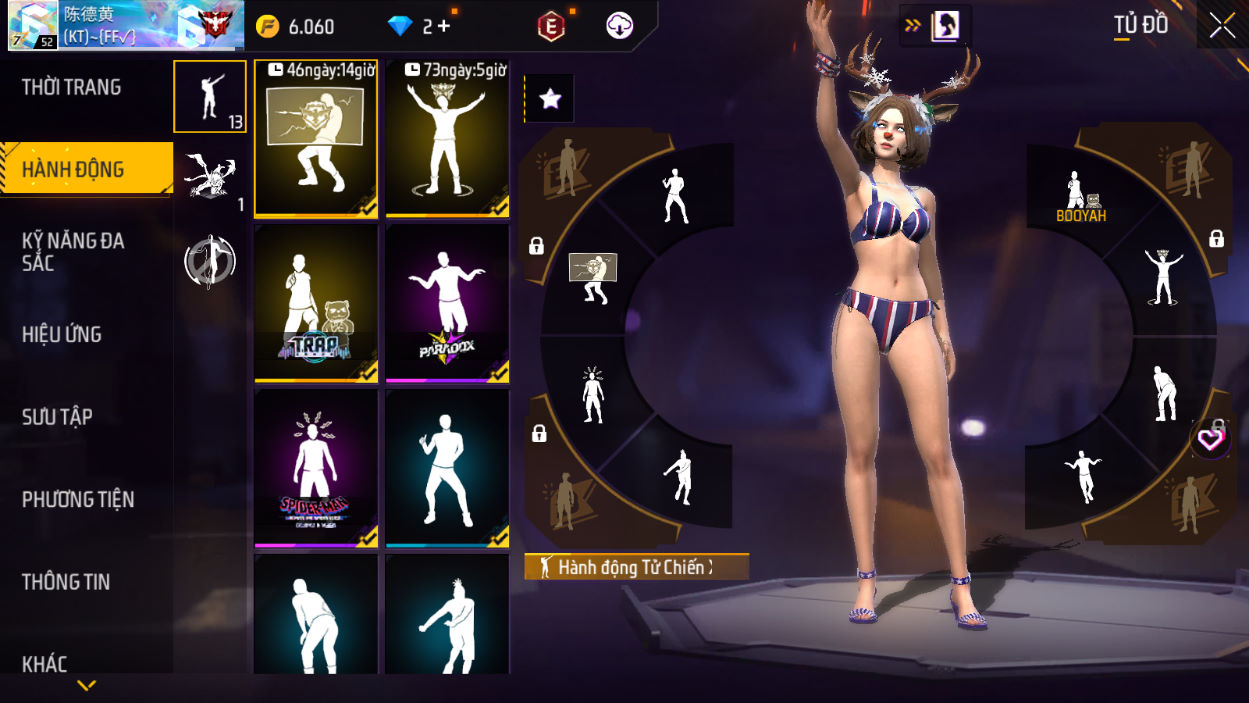
Task: Click the star favorites filter button
Action: tap(550, 98)
